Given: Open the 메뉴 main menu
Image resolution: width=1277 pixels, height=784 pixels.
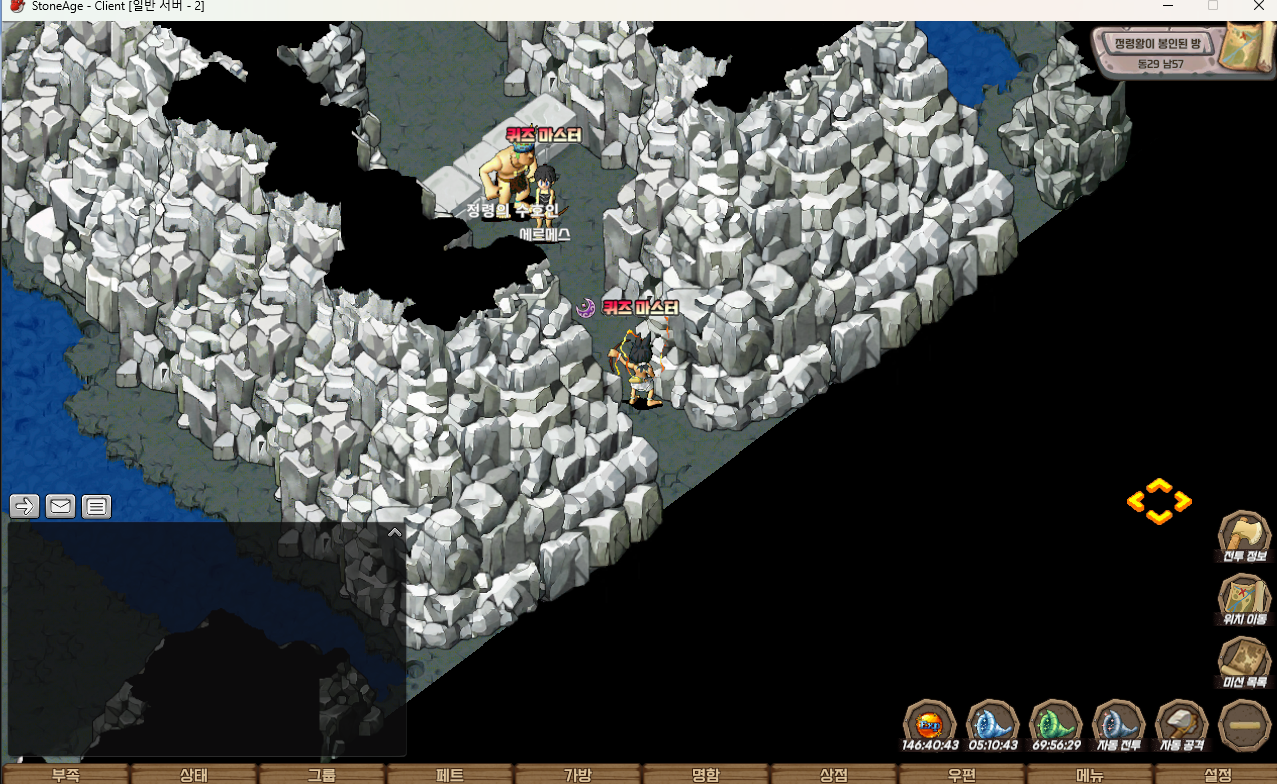Looking at the screenshot, I should point(1090,775).
